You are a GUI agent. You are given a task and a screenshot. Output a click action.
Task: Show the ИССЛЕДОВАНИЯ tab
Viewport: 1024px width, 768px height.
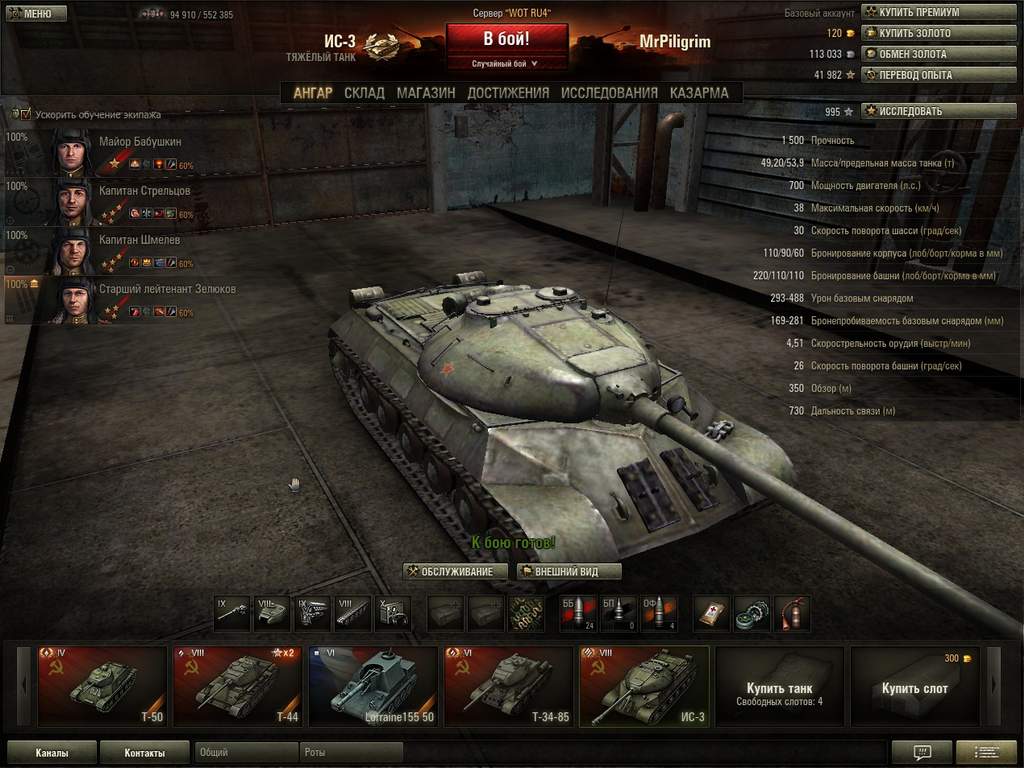[609, 93]
